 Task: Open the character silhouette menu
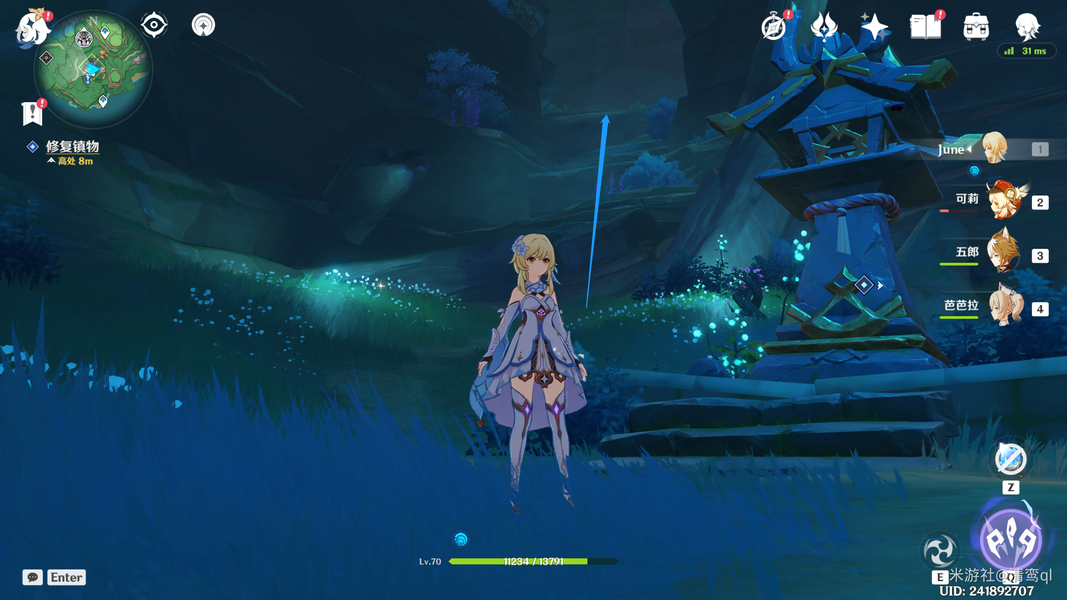click(x=1027, y=27)
